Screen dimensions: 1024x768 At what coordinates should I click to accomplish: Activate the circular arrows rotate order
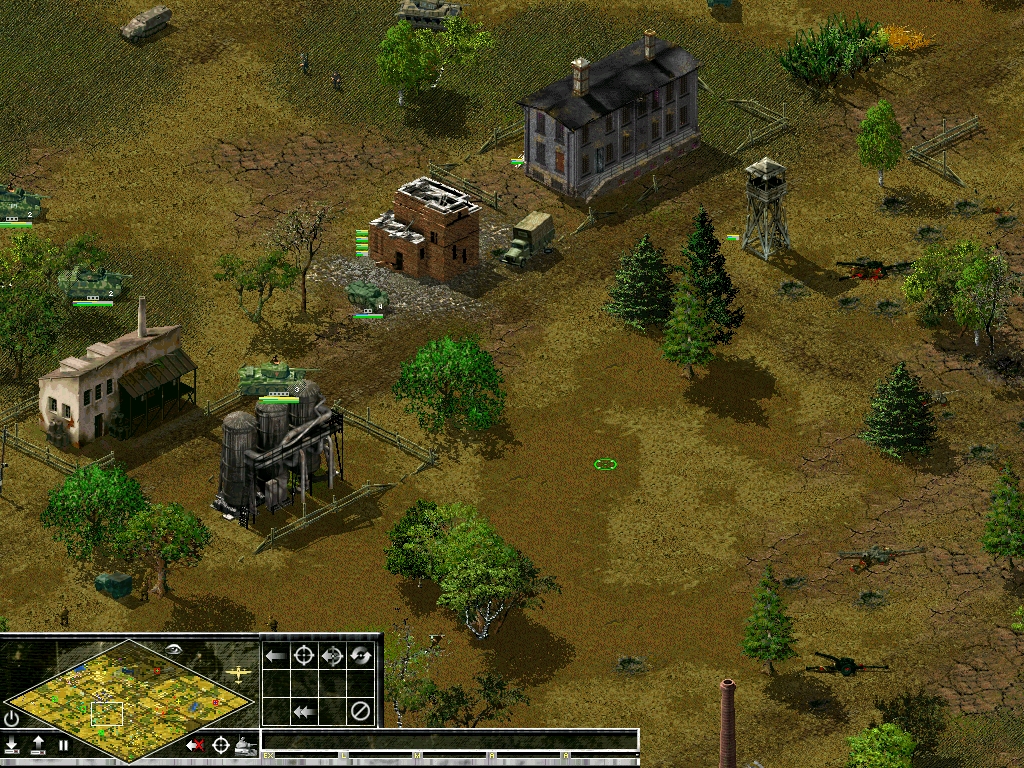(361, 656)
